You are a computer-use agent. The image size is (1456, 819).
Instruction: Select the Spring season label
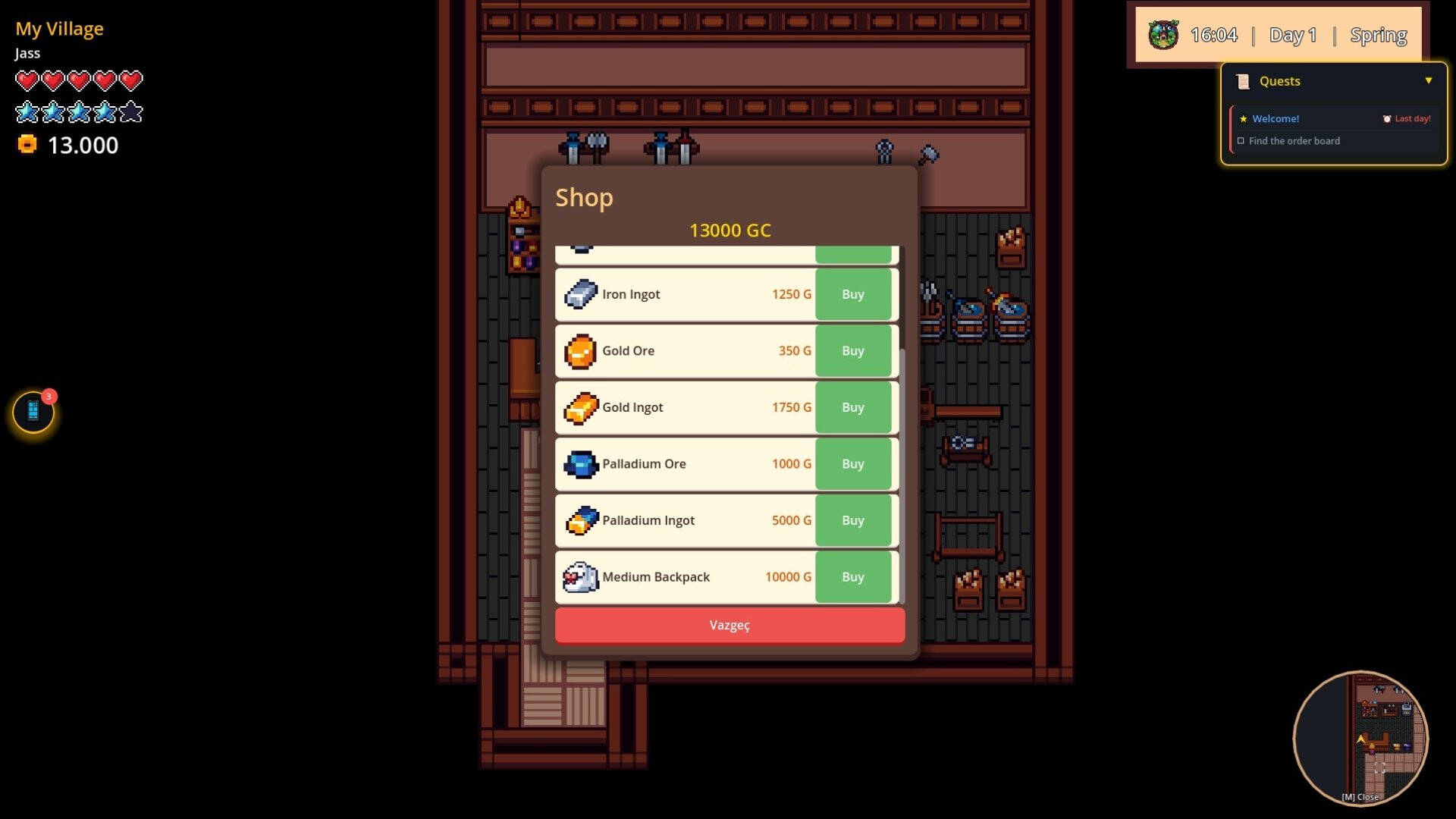pos(1379,34)
